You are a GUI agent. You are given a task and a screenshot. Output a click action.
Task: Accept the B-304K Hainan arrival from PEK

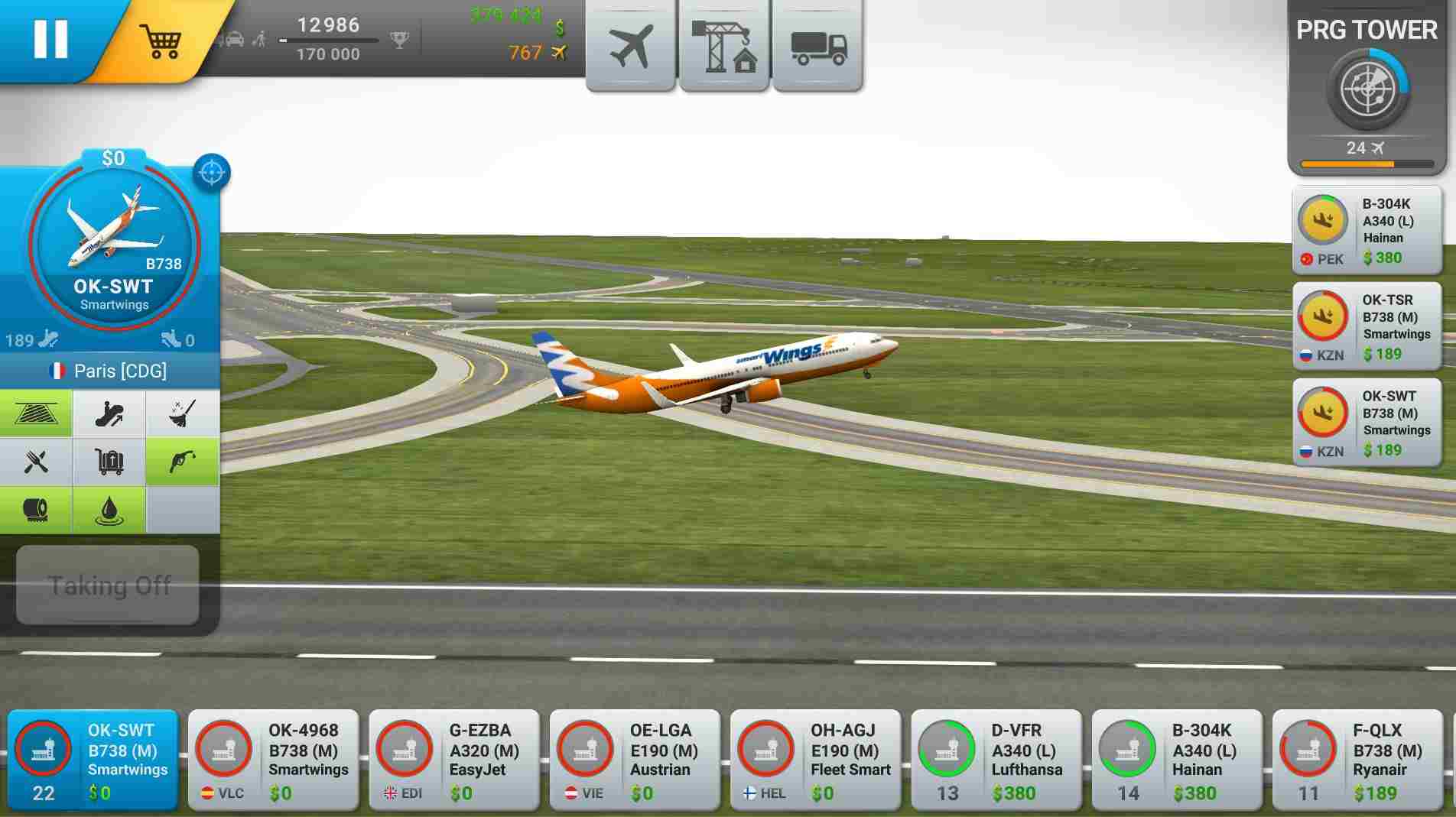(x=1367, y=228)
